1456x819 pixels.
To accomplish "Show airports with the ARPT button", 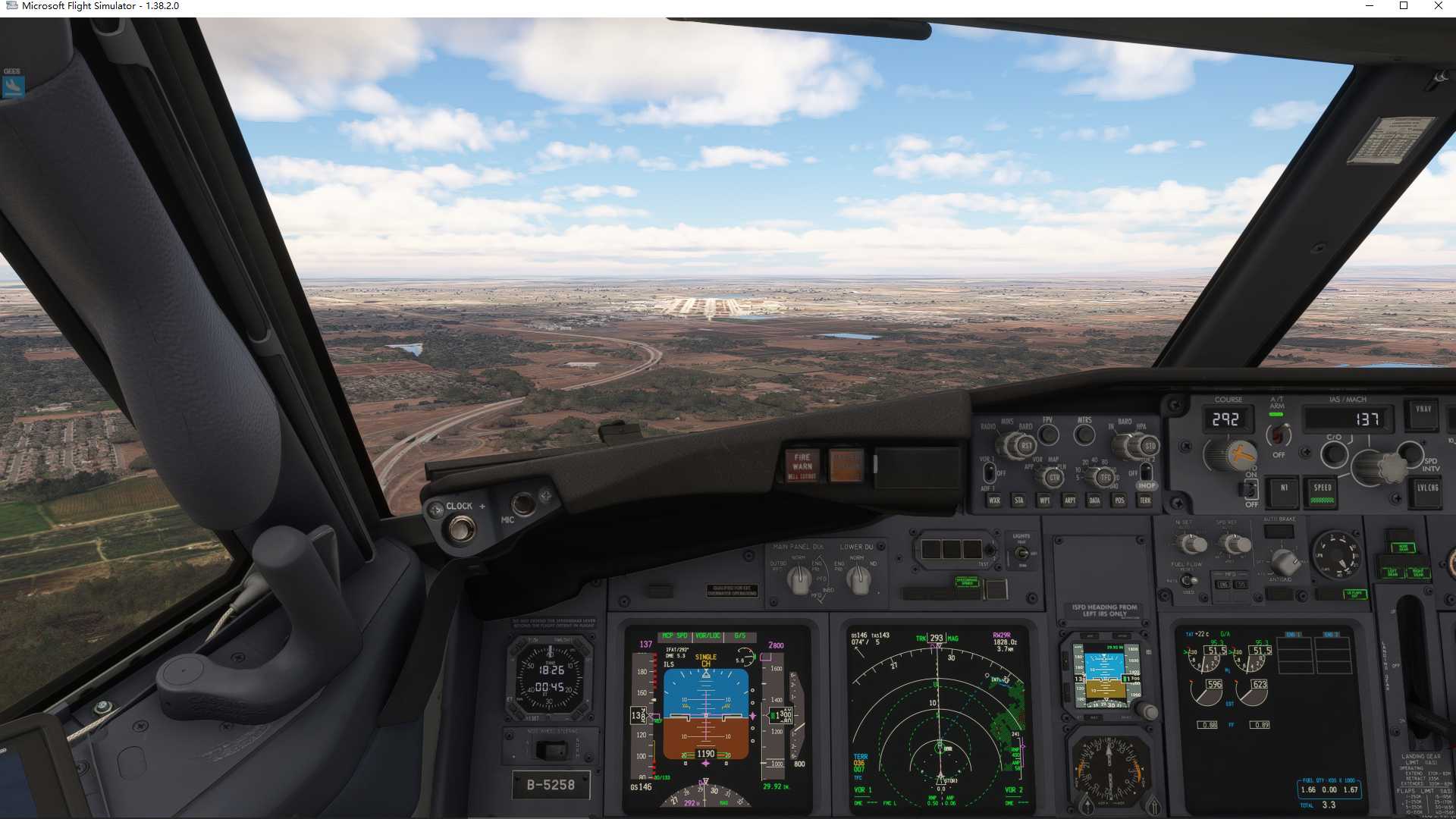I will click(x=1071, y=500).
